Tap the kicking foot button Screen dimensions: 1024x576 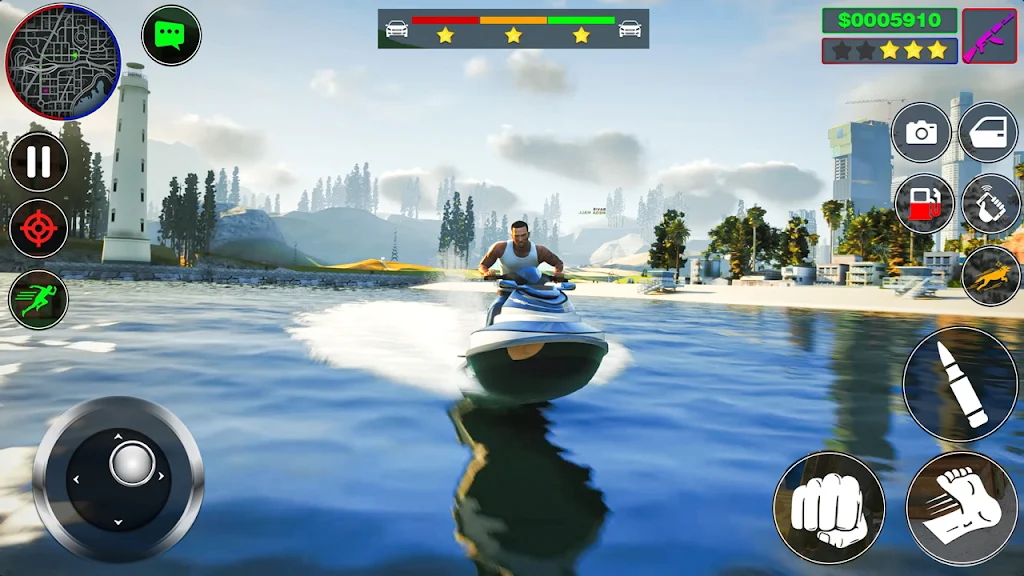point(961,507)
